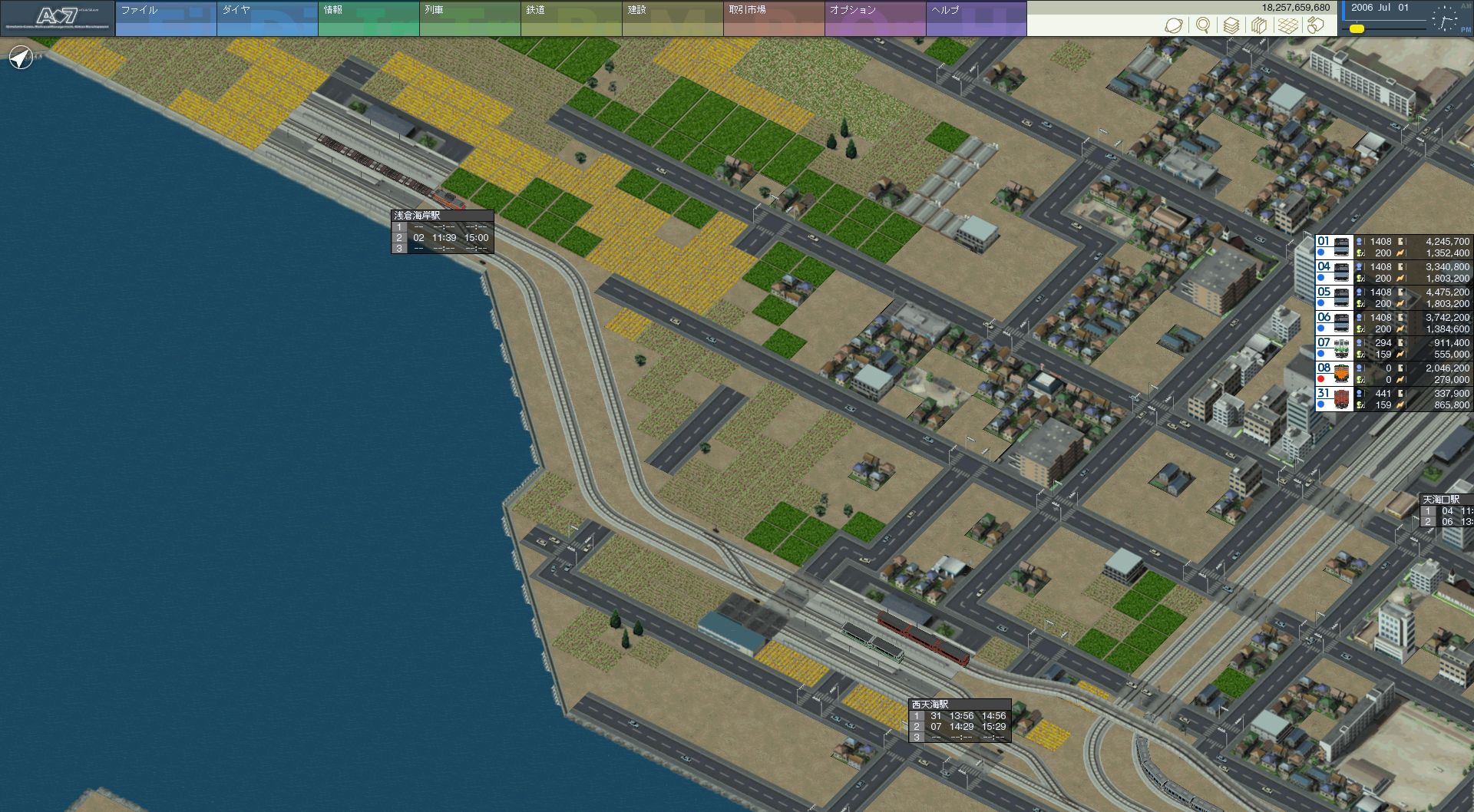Open the 情報 (Information) menu
This screenshot has width=1474, height=812.
(x=368, y=18)
